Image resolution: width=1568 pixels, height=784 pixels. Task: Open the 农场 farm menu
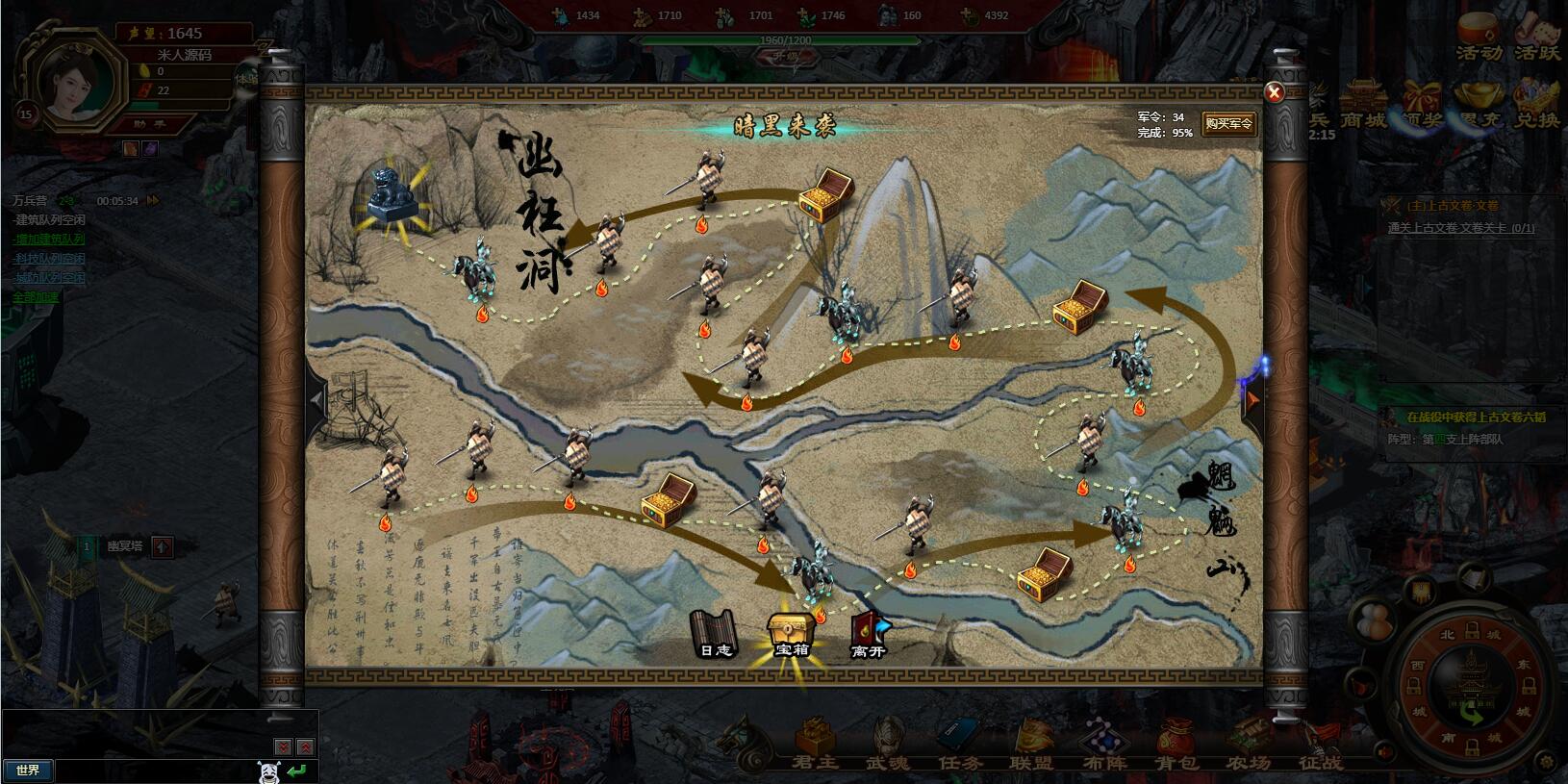[x=1248, y=747]
